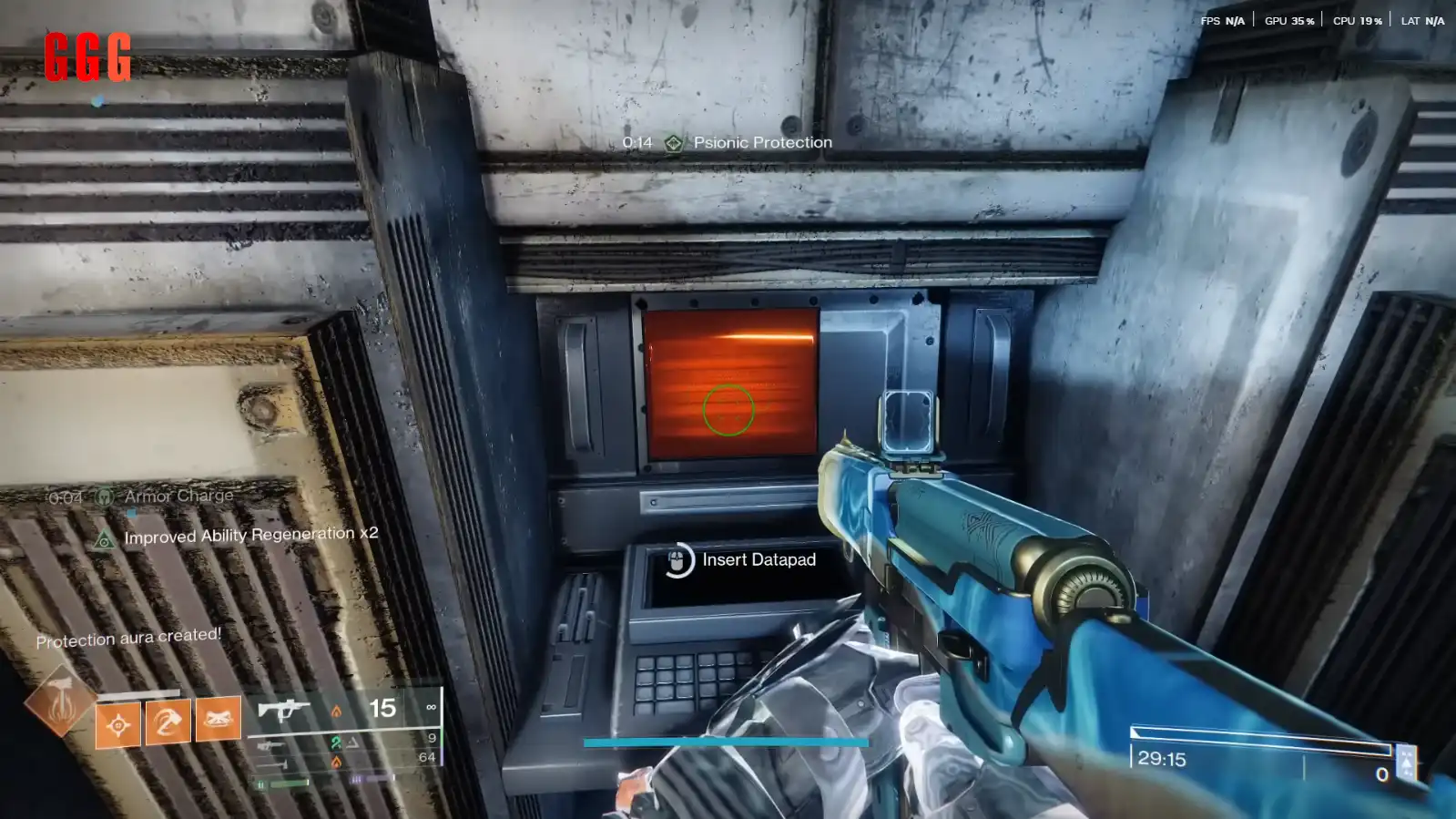Click the Armor Charge buff icon
The height and width of the screenshot is (819, 1456).
click(105, 497)
